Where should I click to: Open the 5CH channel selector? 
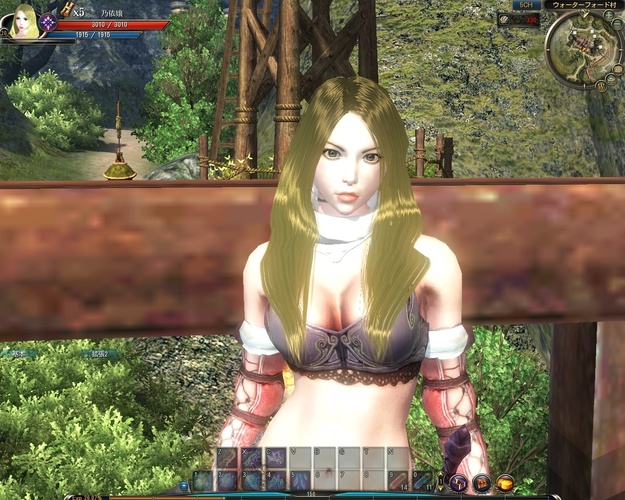[x=525, y=5]
